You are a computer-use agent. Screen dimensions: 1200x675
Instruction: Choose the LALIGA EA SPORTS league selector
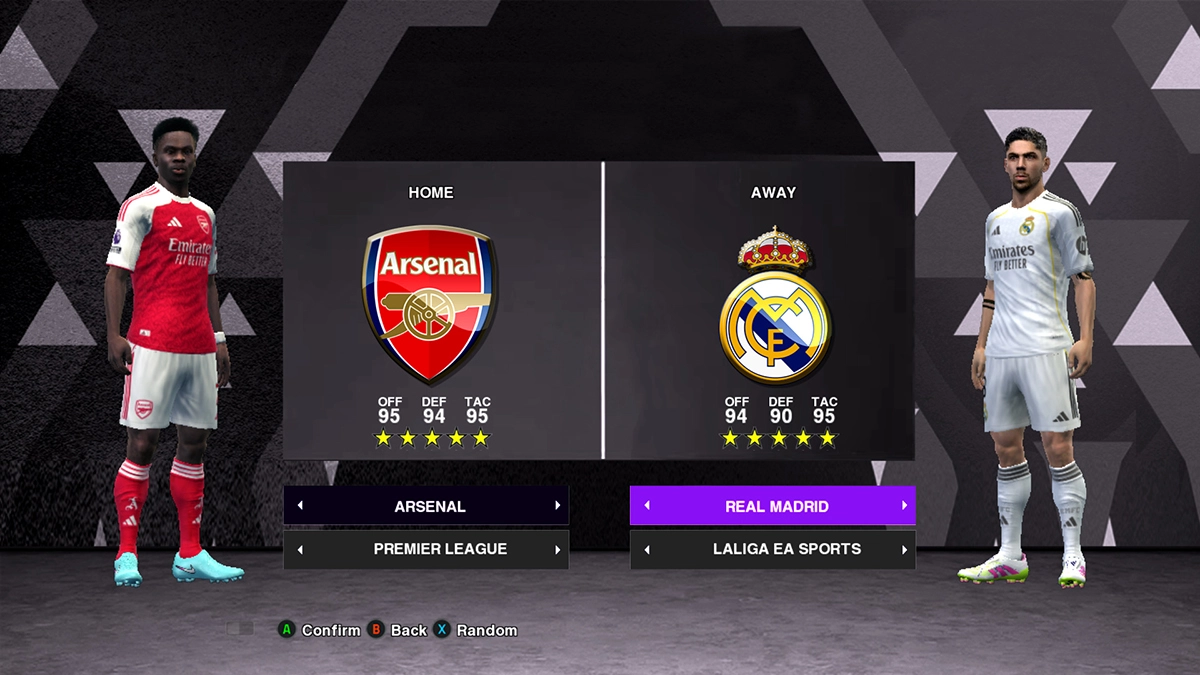(786, 549)
